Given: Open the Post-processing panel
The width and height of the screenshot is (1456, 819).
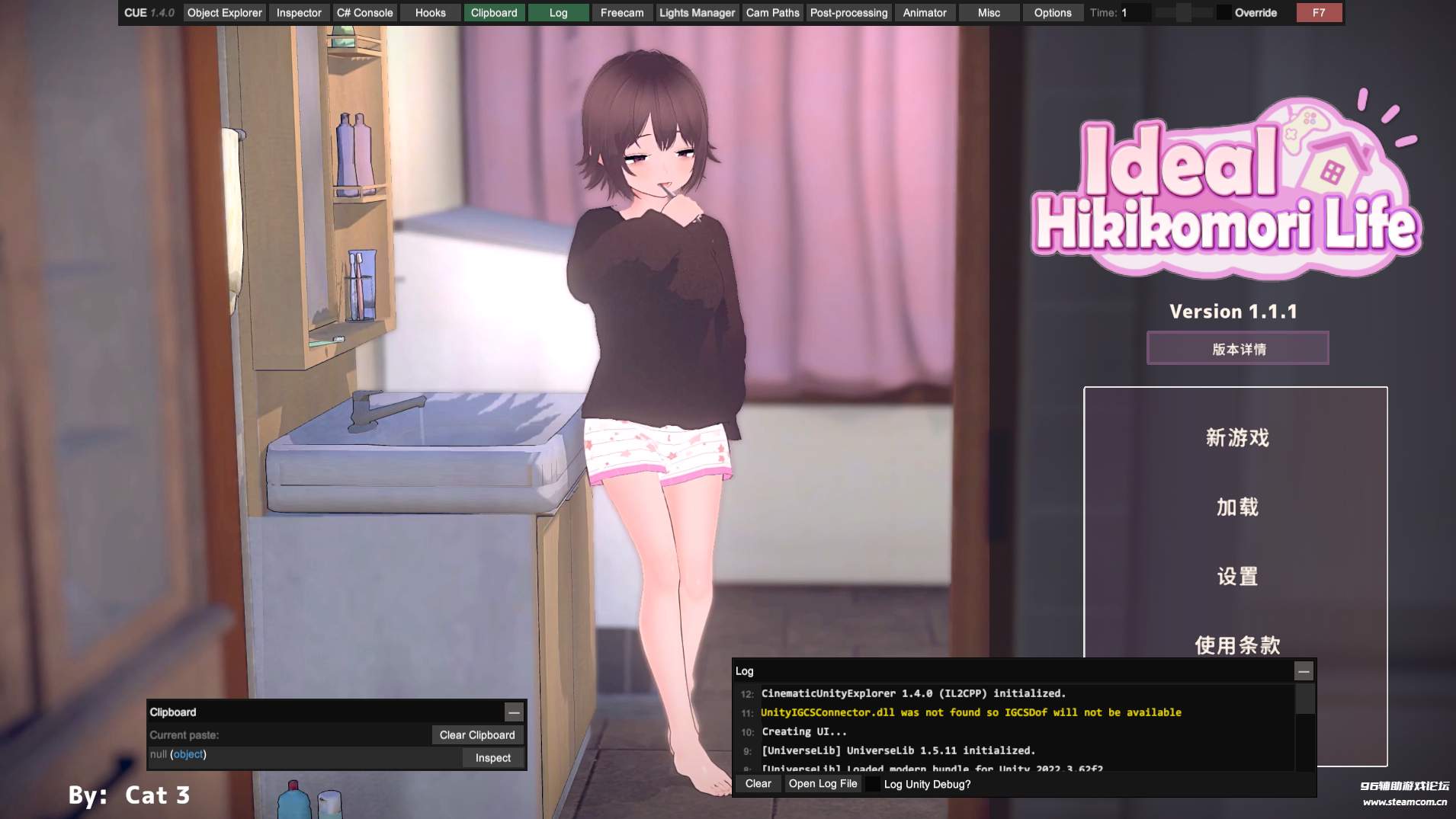Looking at the screenshot, I should (848, 12).
